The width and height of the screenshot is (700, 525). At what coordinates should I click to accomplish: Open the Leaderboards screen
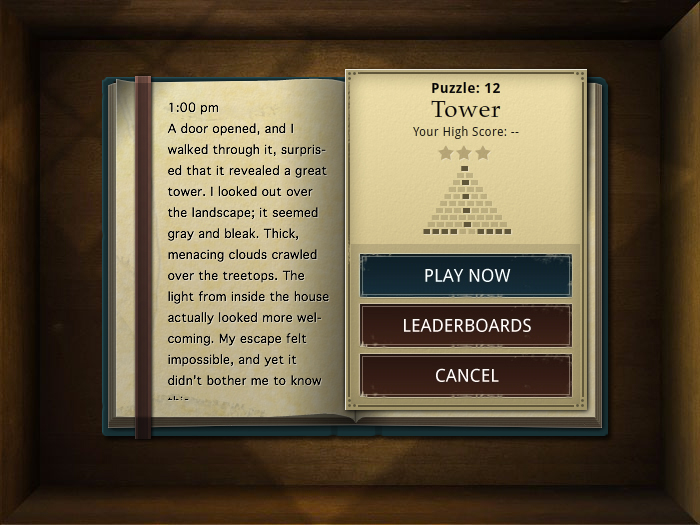466,326
